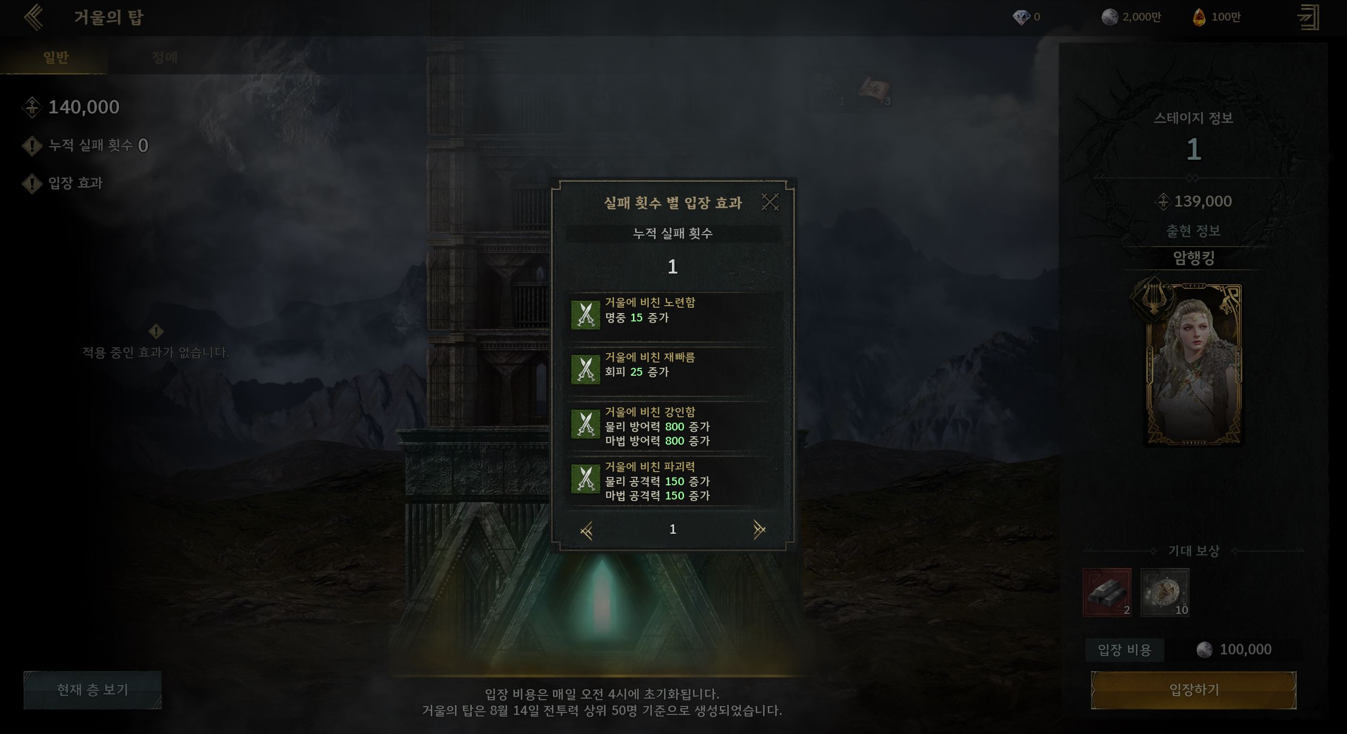This screenshot has width=1347, height=734.
Task: Open 현재 층 보기 current floor view
Action: coord(92,690)
